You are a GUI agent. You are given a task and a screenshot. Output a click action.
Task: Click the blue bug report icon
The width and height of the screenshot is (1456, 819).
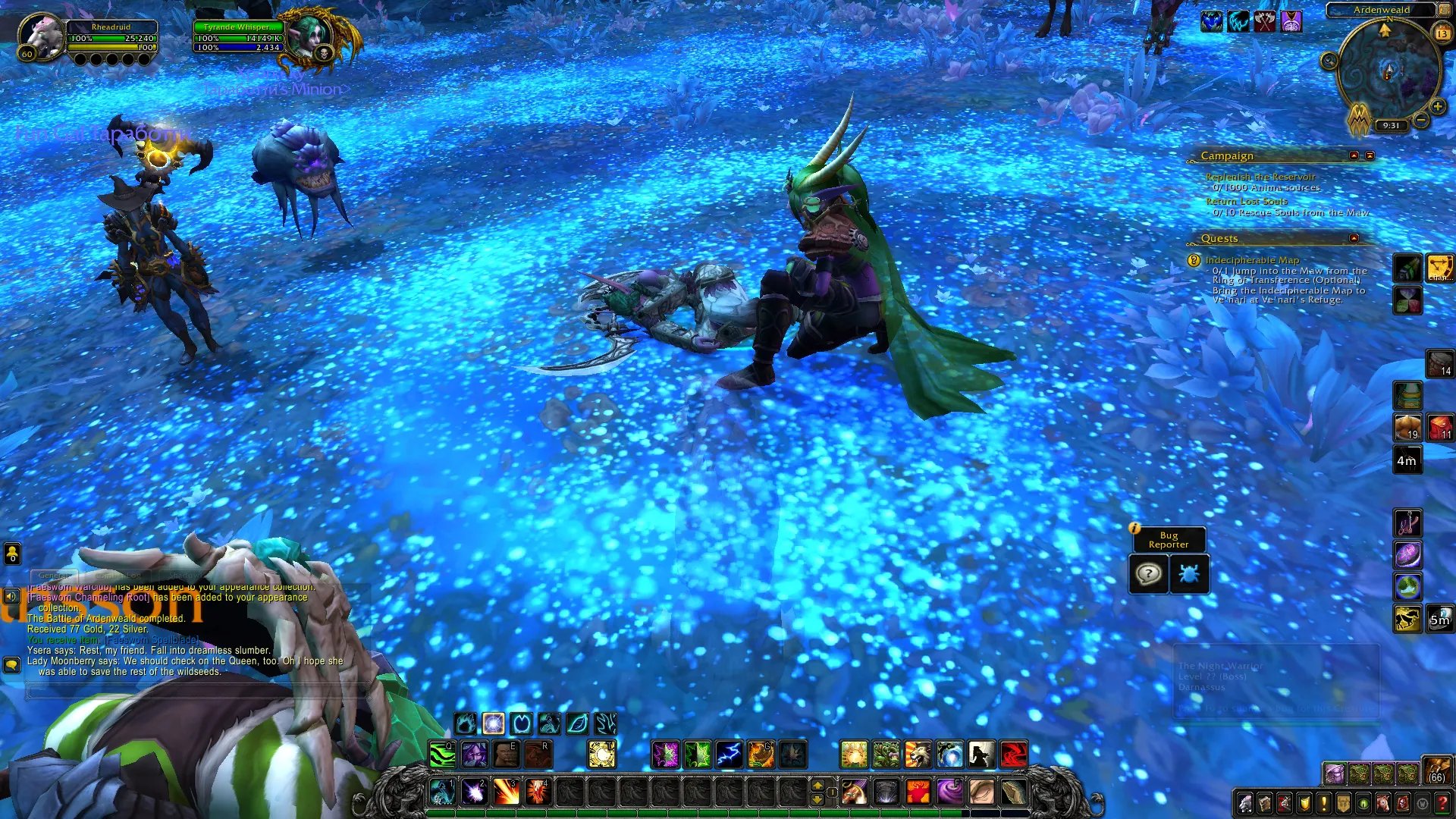pyautogui.click(x=1188, y=574)
